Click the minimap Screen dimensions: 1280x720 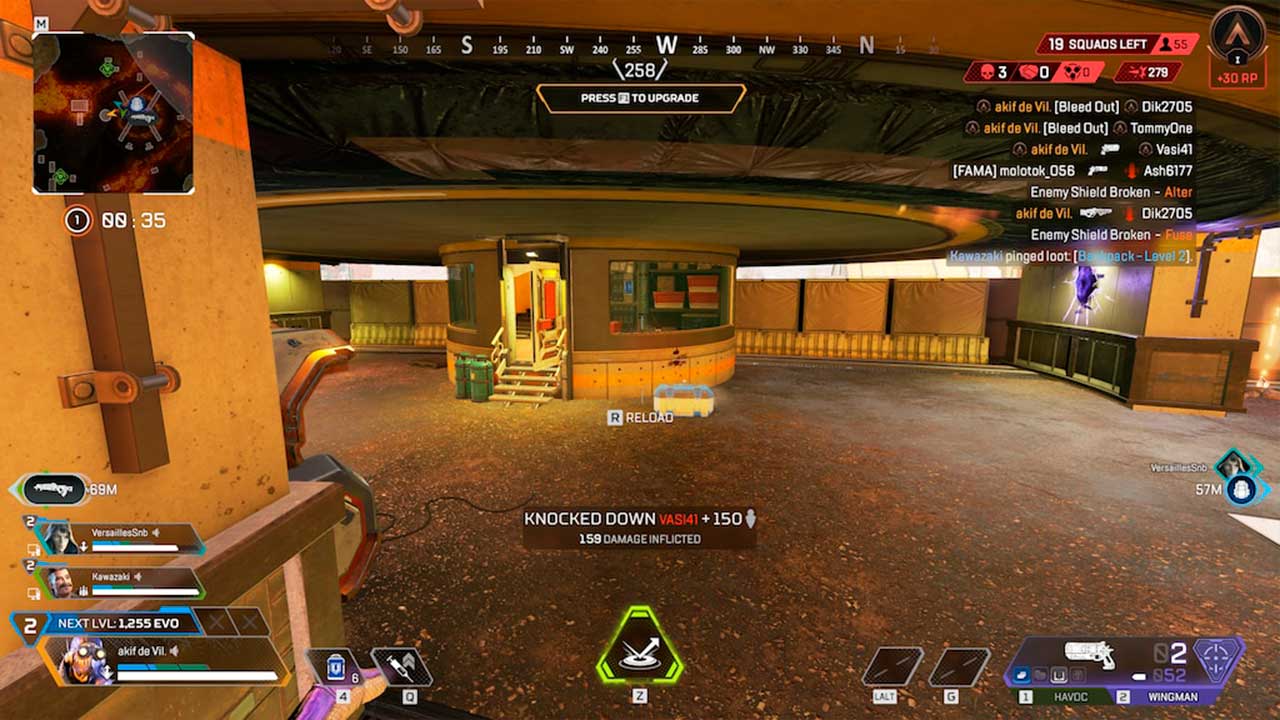point(113,112)
